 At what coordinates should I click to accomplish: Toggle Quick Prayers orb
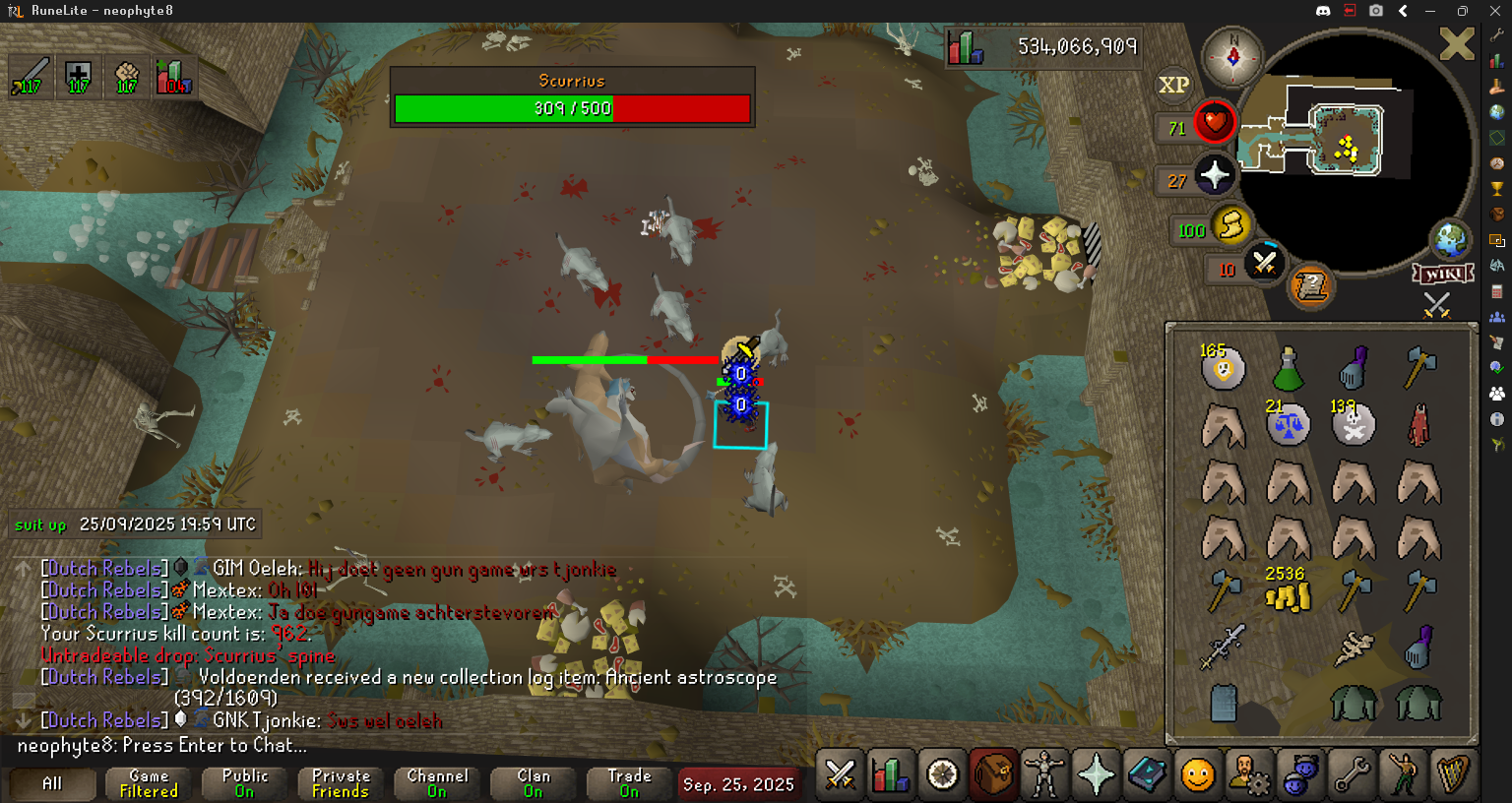(1215, 176)
